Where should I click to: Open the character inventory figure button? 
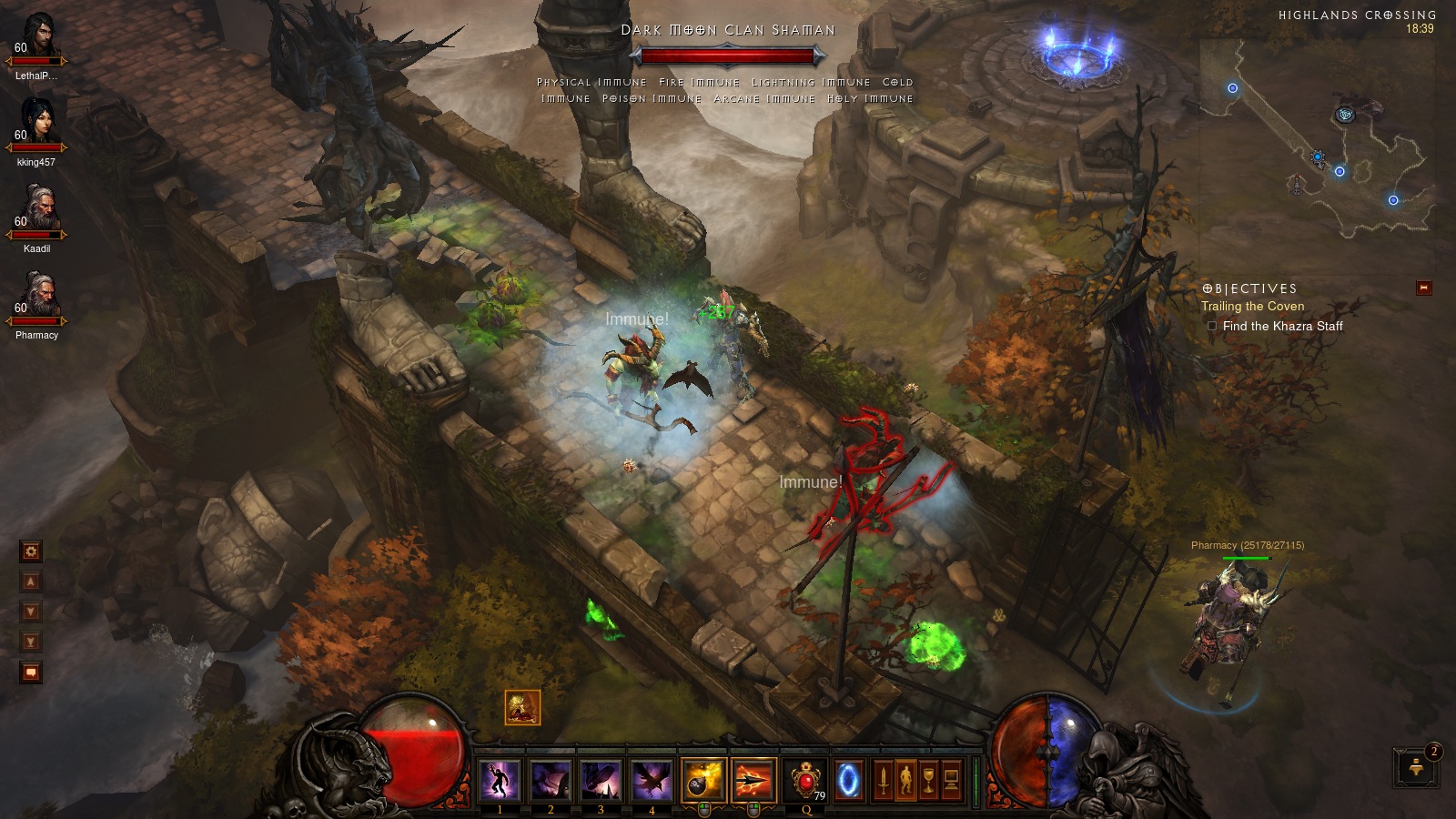905,781
